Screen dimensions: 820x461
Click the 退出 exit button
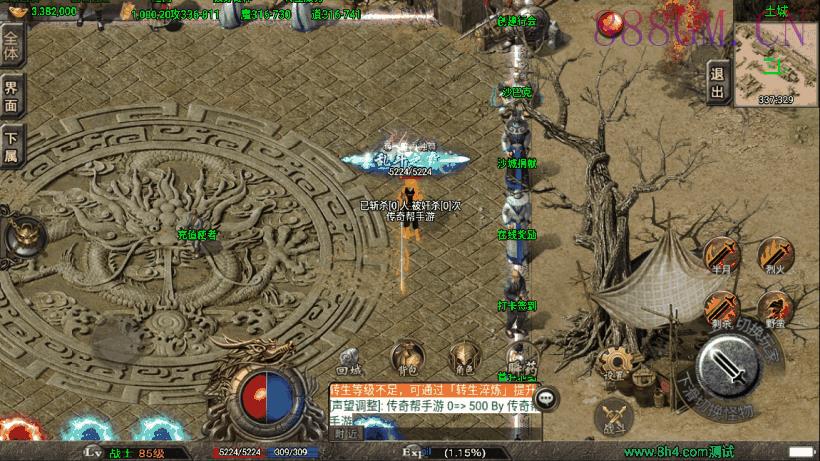click(717, 82)
